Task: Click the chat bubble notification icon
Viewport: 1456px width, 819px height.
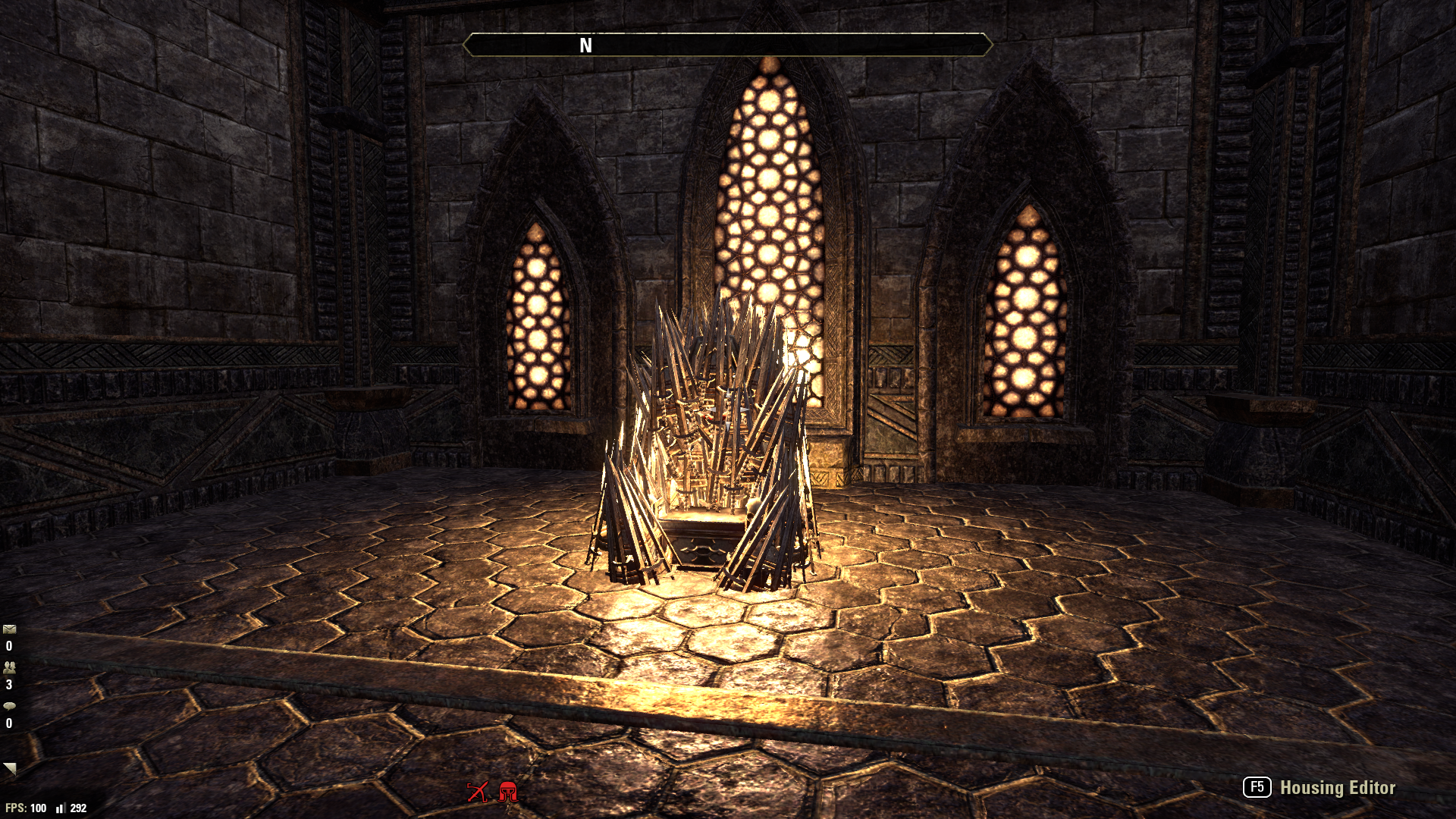Action: point(9,708)
